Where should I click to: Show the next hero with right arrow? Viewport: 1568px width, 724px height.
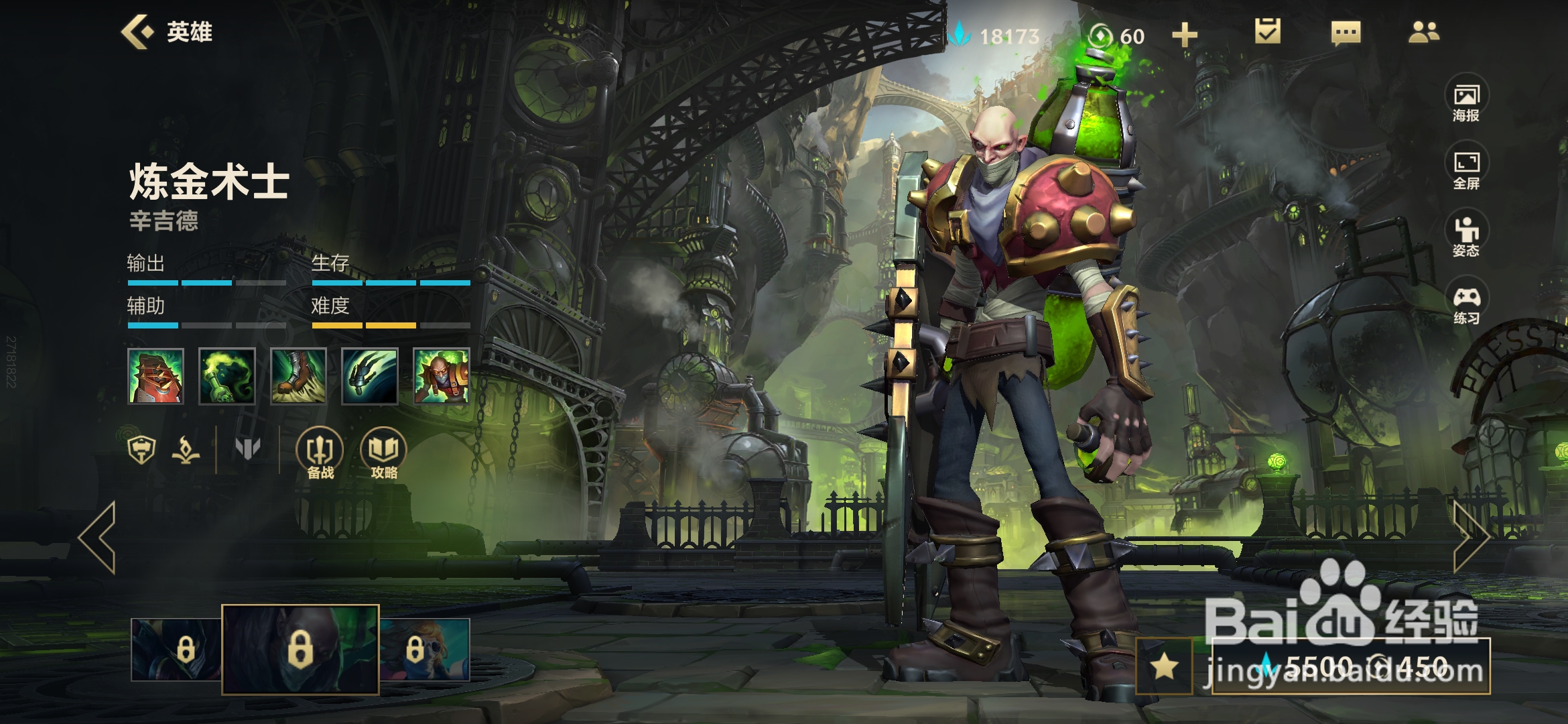click(1471, 537)
